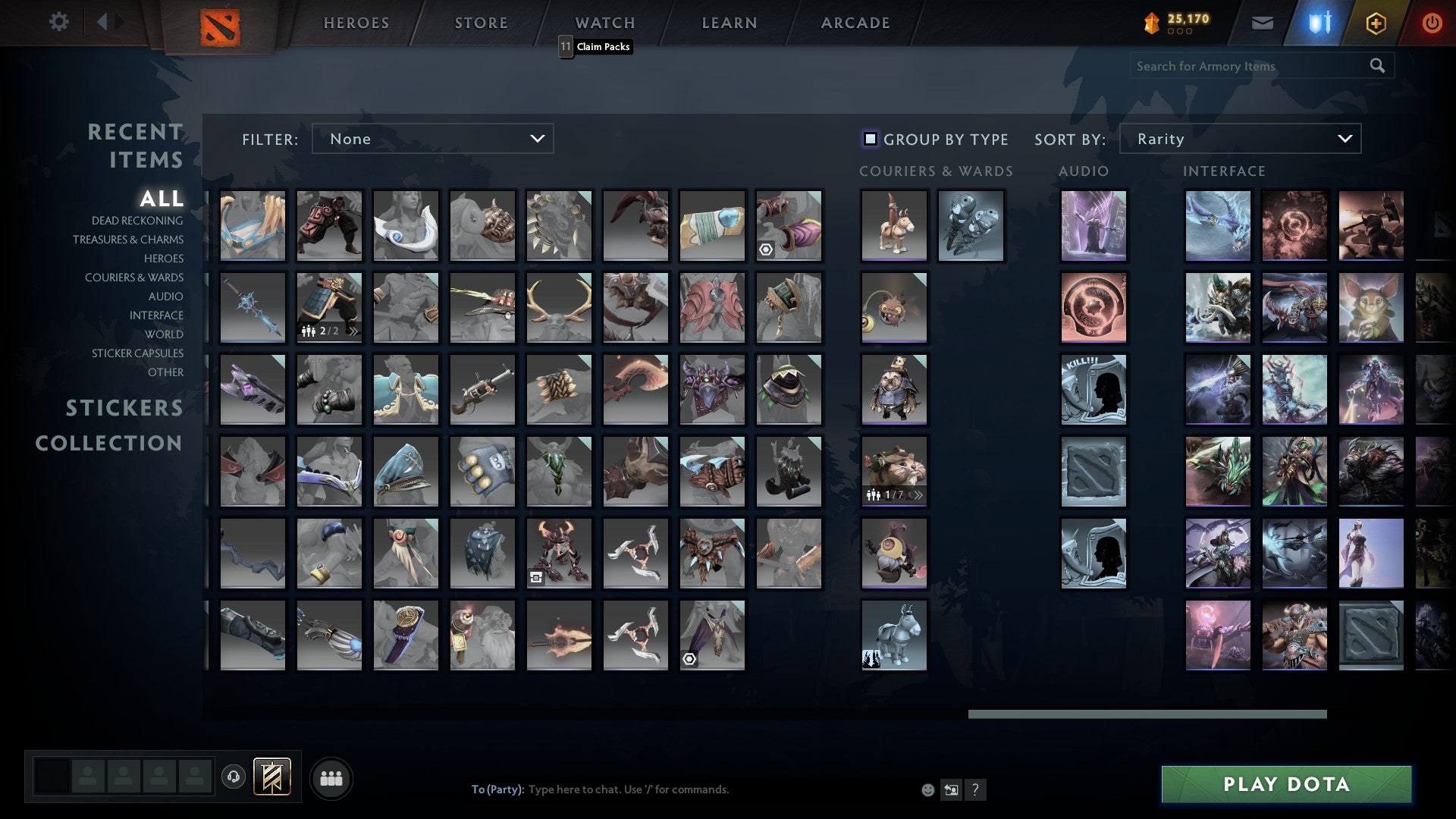Click the power/exit icon
Screen dimensions: 1456x819
pyautogui.click(x=1432, y=23)
